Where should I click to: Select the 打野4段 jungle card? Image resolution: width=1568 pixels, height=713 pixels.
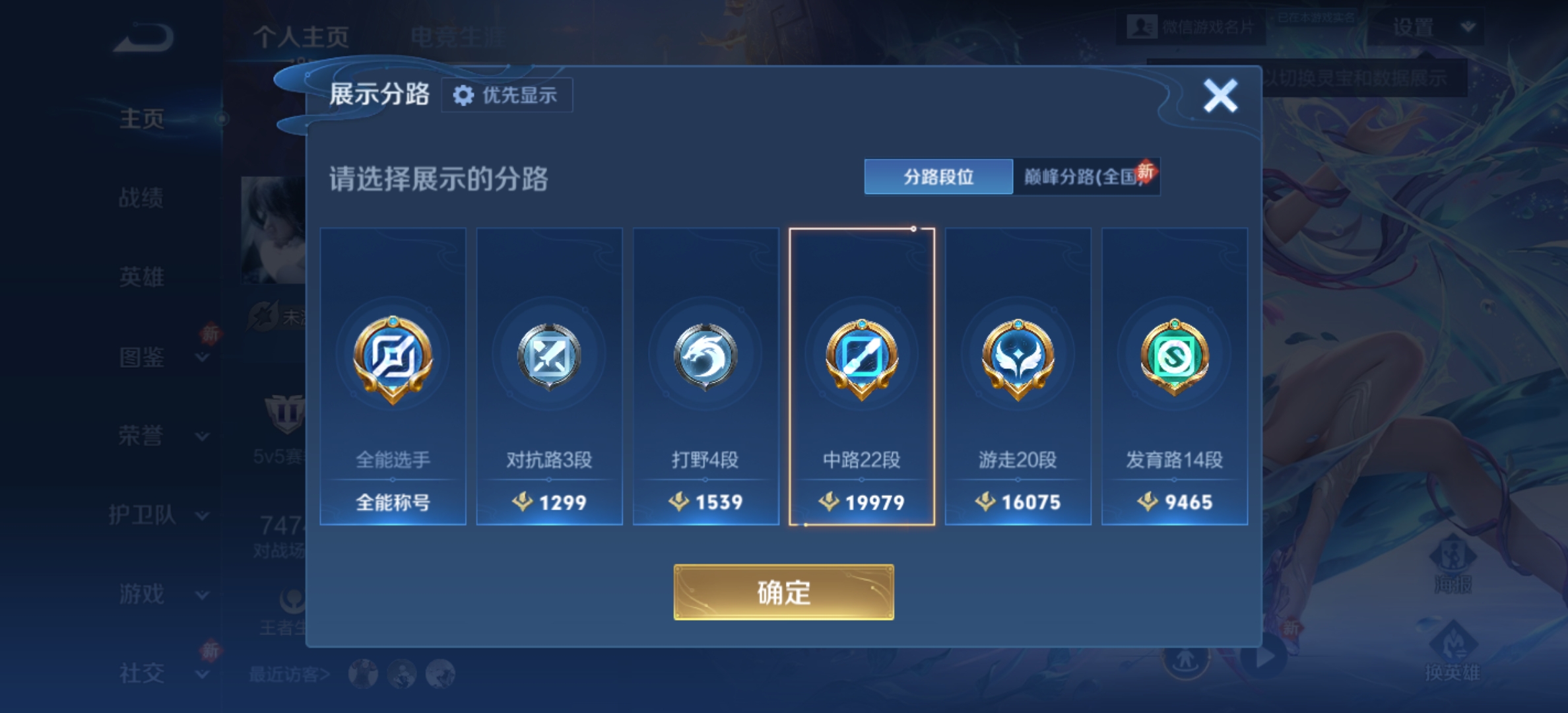pos(705,376)
